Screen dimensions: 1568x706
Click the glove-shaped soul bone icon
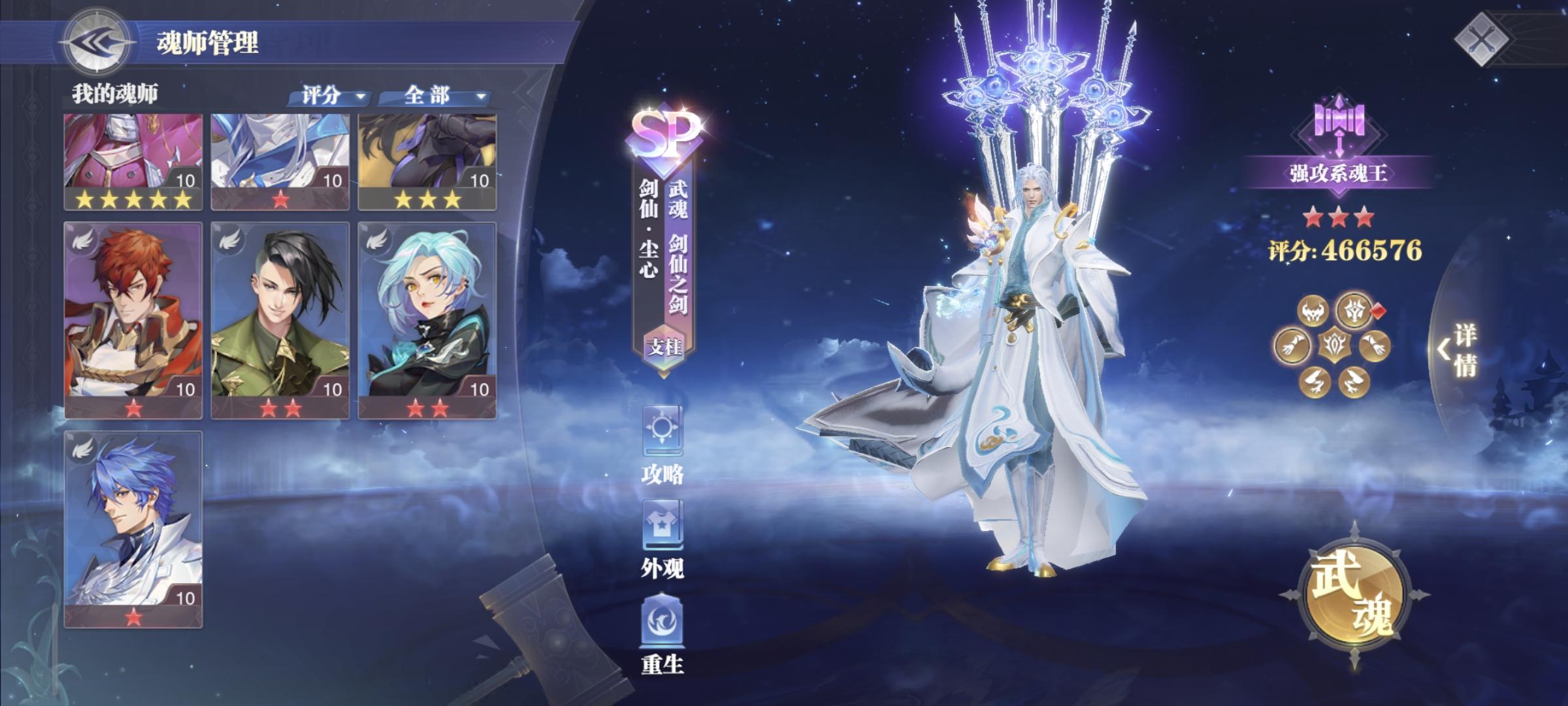[1292, 346]
